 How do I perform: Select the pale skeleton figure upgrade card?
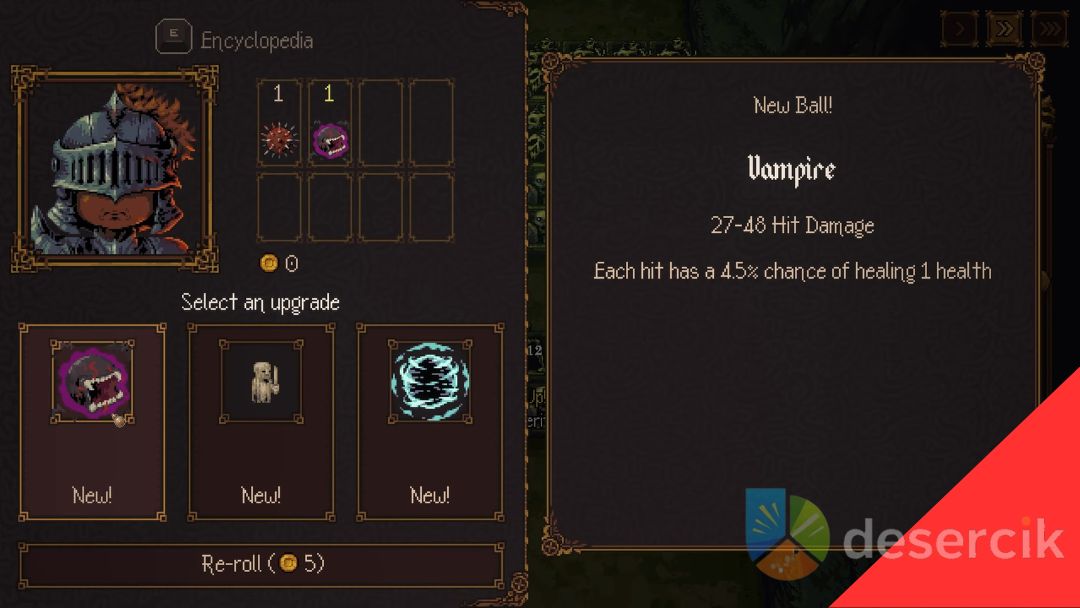(261, 421)
